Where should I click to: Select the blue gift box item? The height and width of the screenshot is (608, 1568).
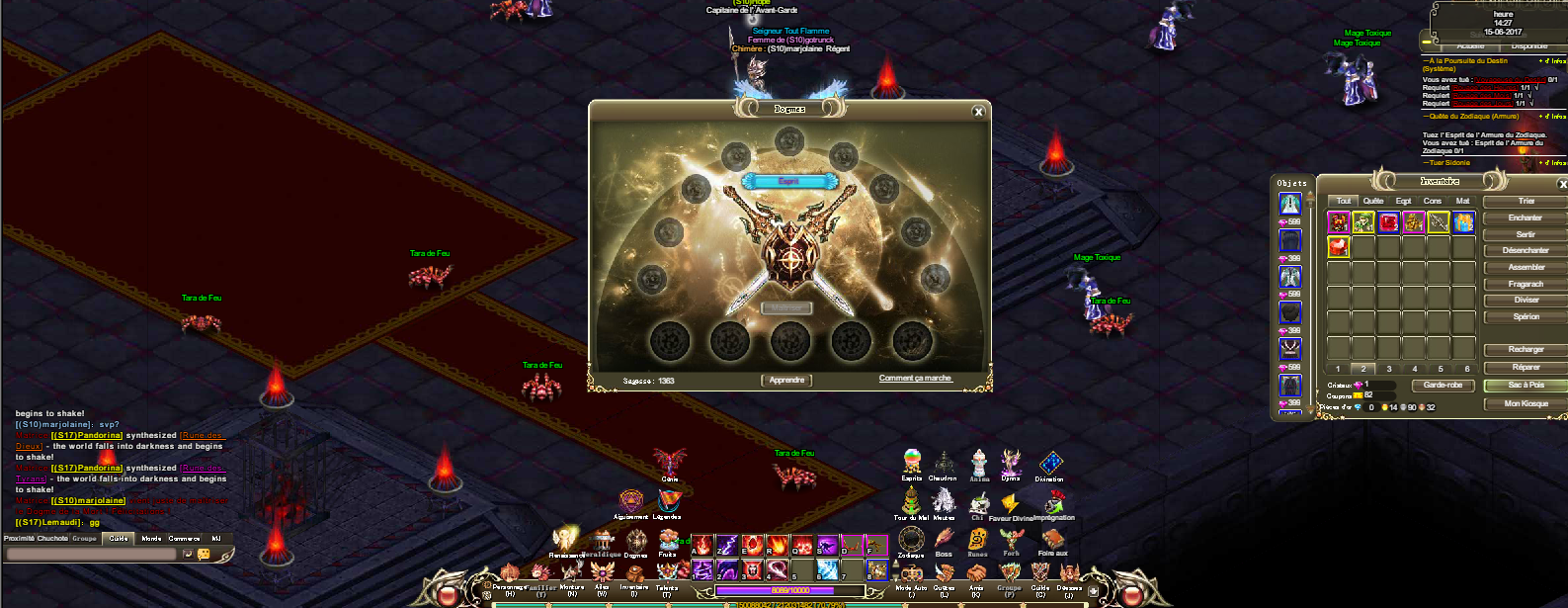tap(1463, 222)
